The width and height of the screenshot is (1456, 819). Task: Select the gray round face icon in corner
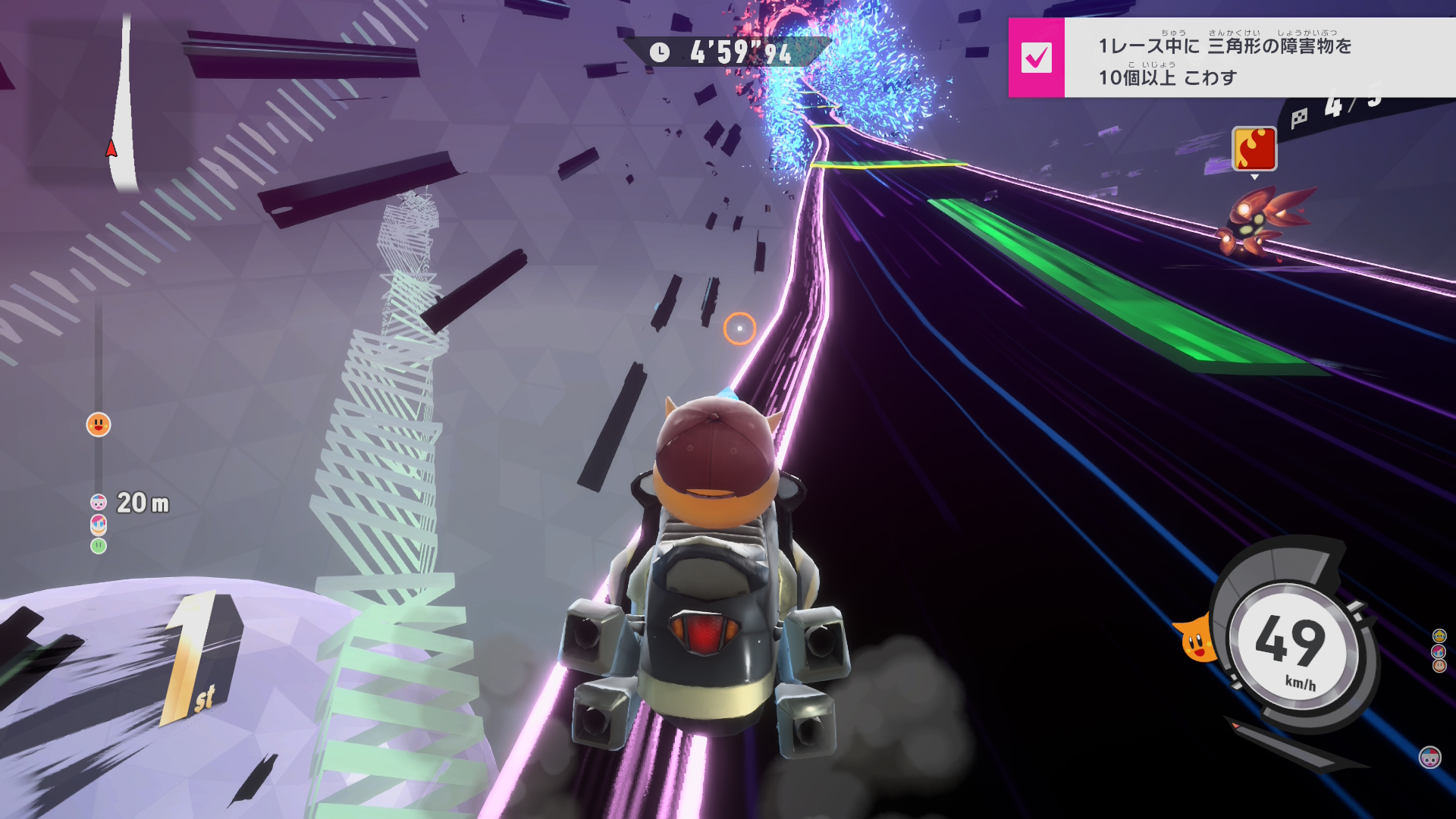pyautogui.click(x=1429, y=757)
